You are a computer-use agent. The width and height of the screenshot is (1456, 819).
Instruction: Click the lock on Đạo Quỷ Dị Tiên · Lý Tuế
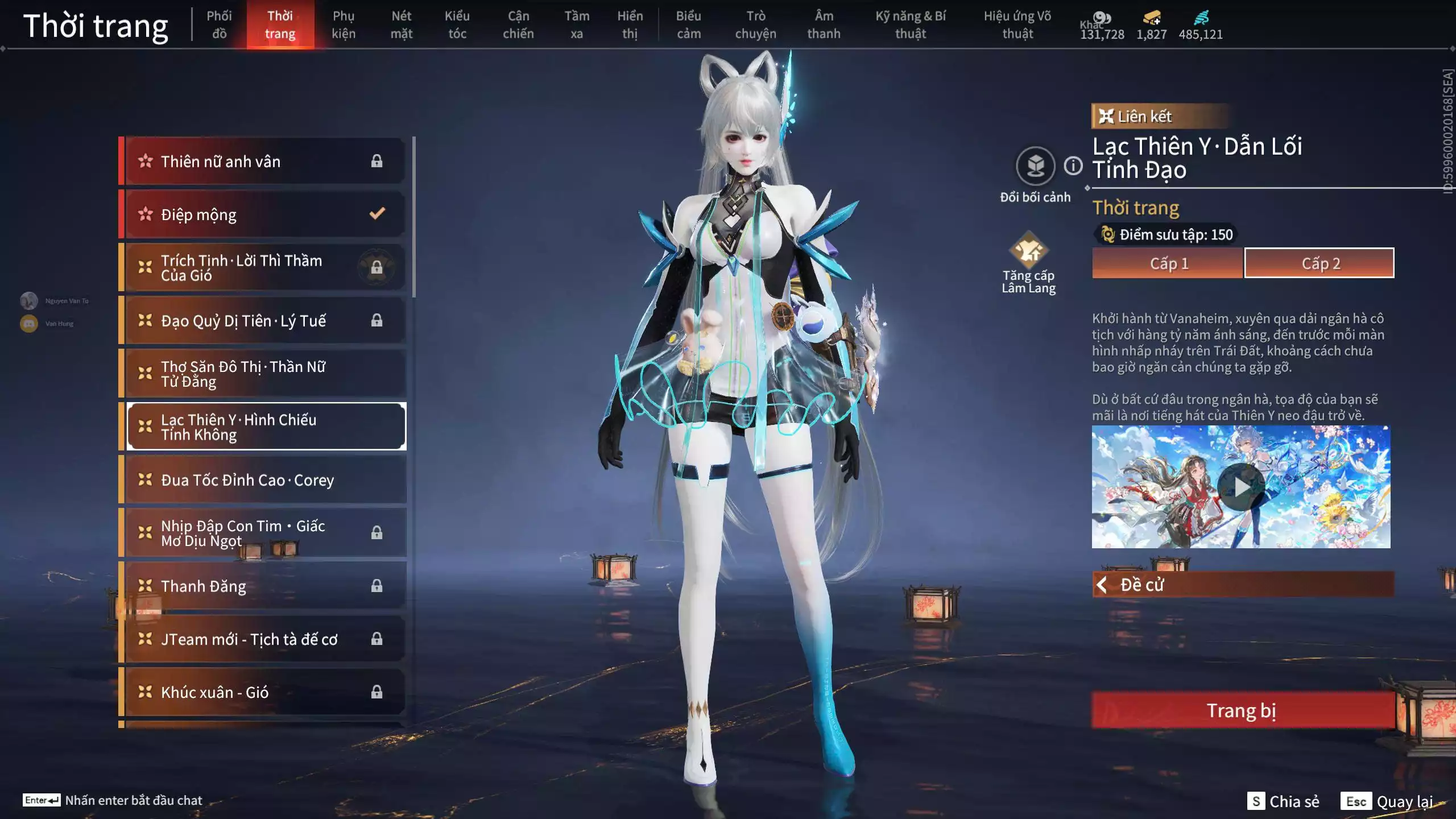pyautogui.click(x=377, y=320)
